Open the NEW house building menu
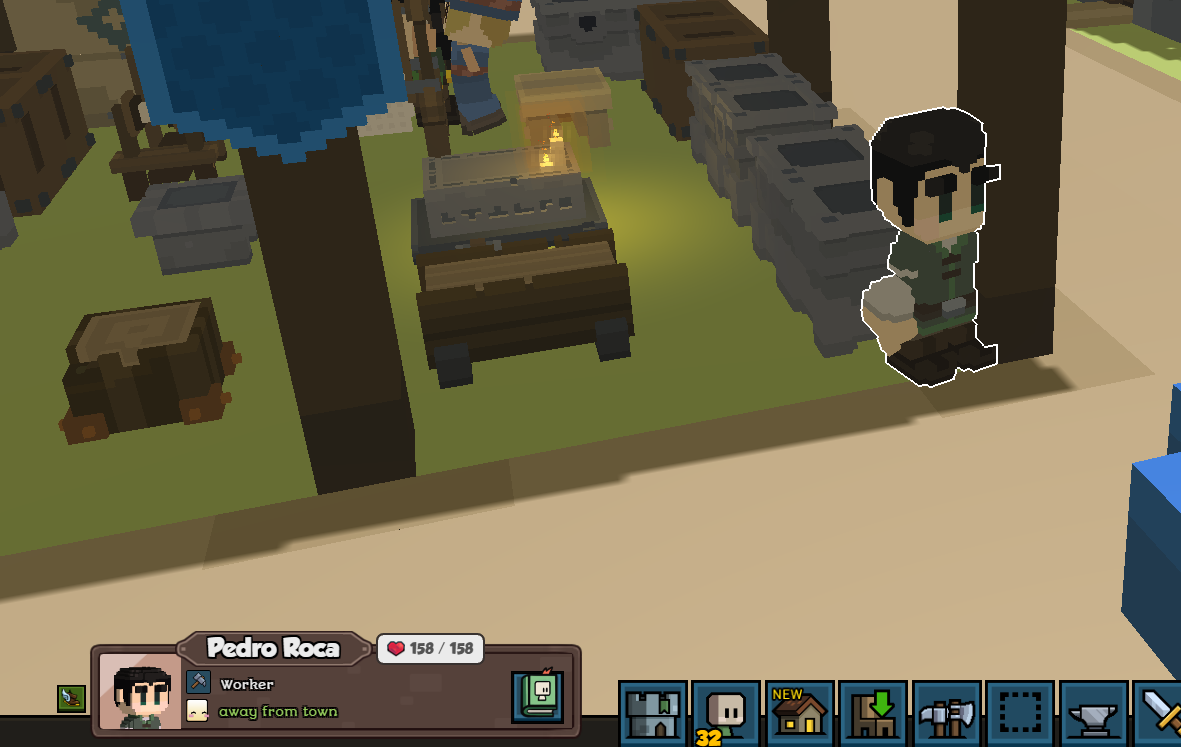 tap(800, 714)
